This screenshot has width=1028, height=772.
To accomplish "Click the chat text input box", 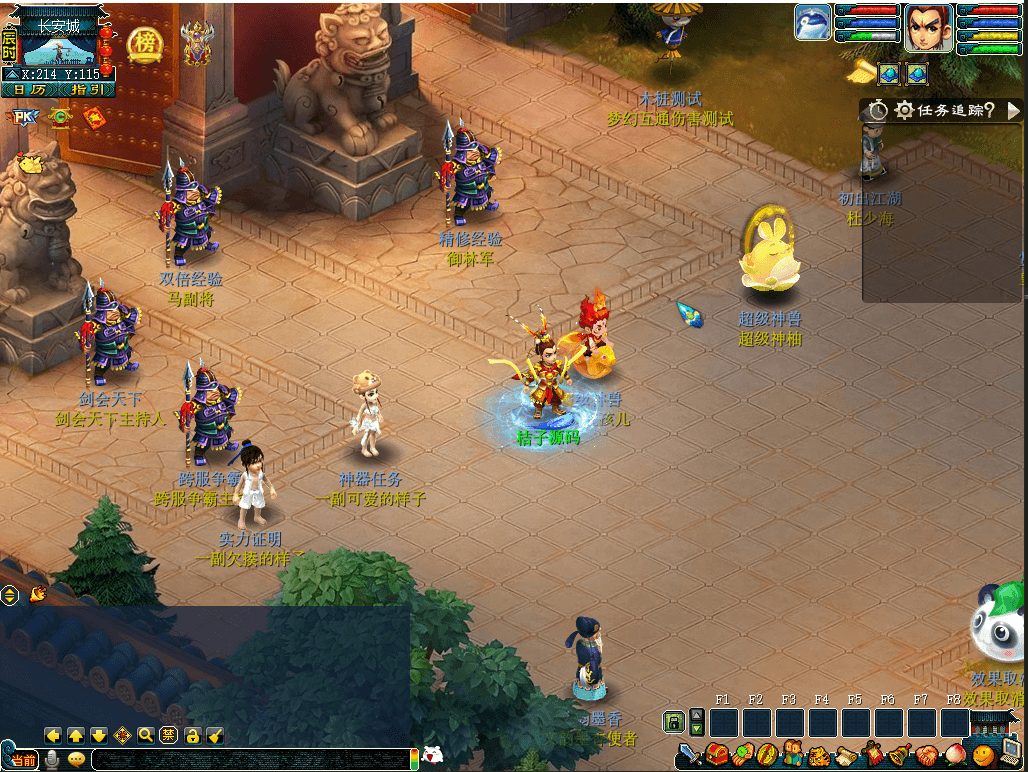I will pyautogui.click(x=250, y=759).
